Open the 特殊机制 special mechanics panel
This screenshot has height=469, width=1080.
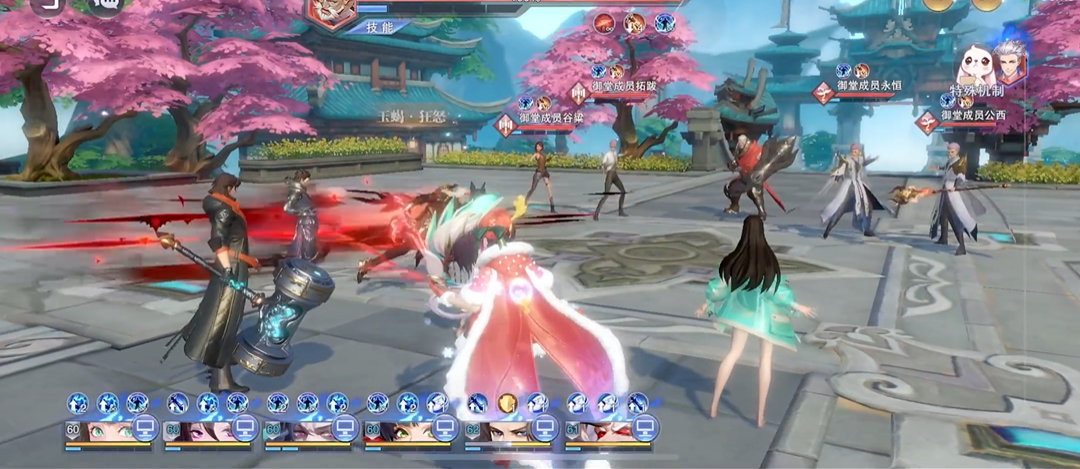coord(977,90)
